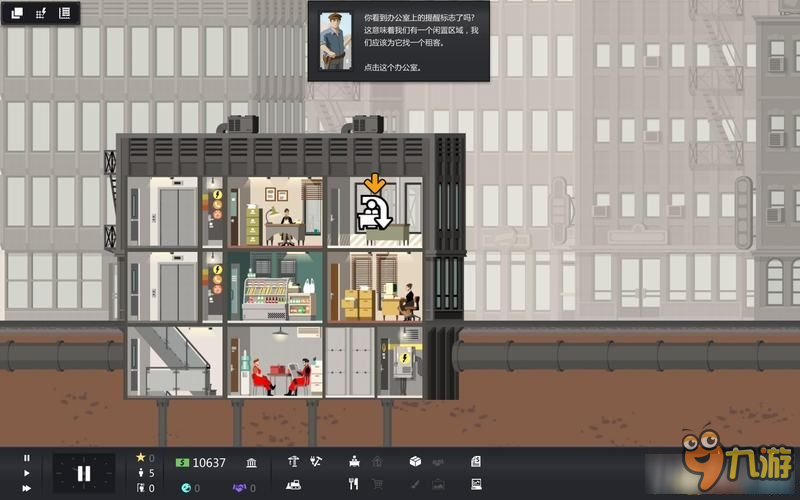This screenshot has width=800, height=500.
Task: Open the office desk room category
Action: [x=354, y=462]
